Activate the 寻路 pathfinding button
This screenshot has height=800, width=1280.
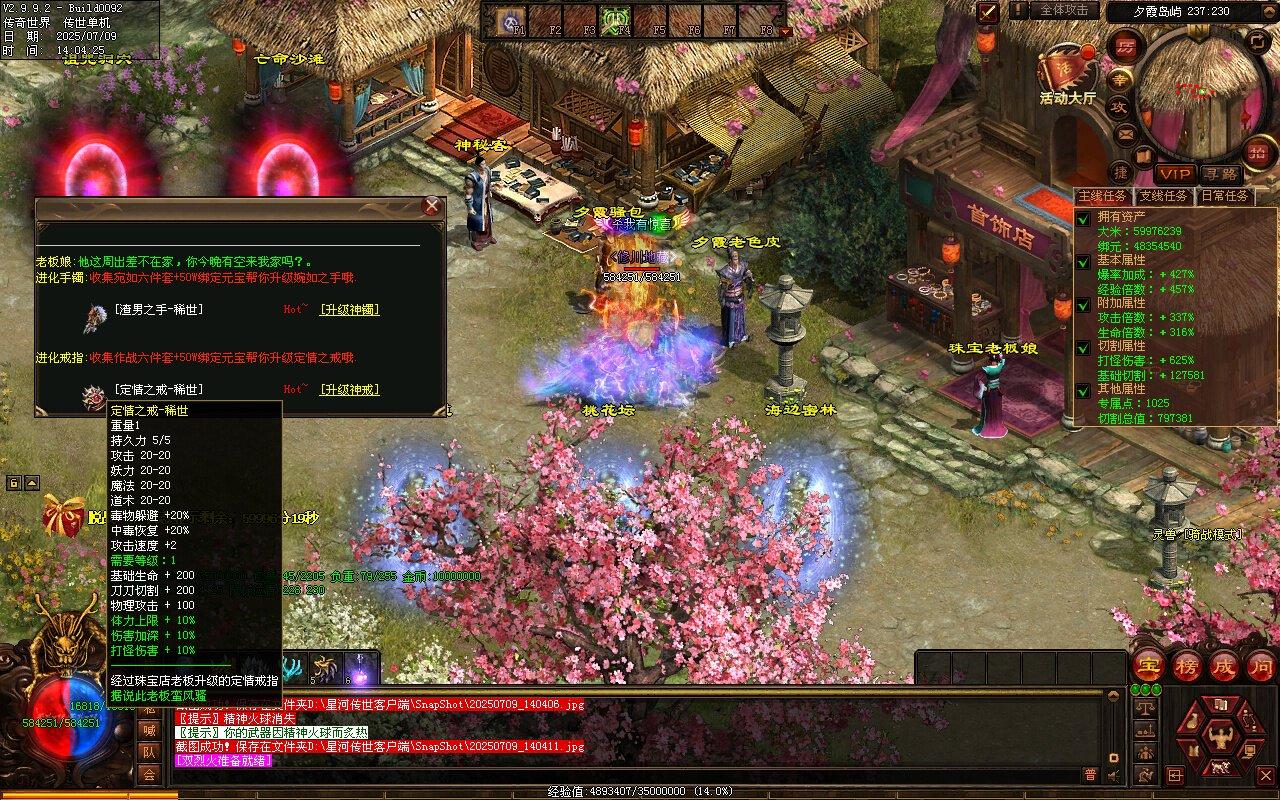click(1218, 174)
